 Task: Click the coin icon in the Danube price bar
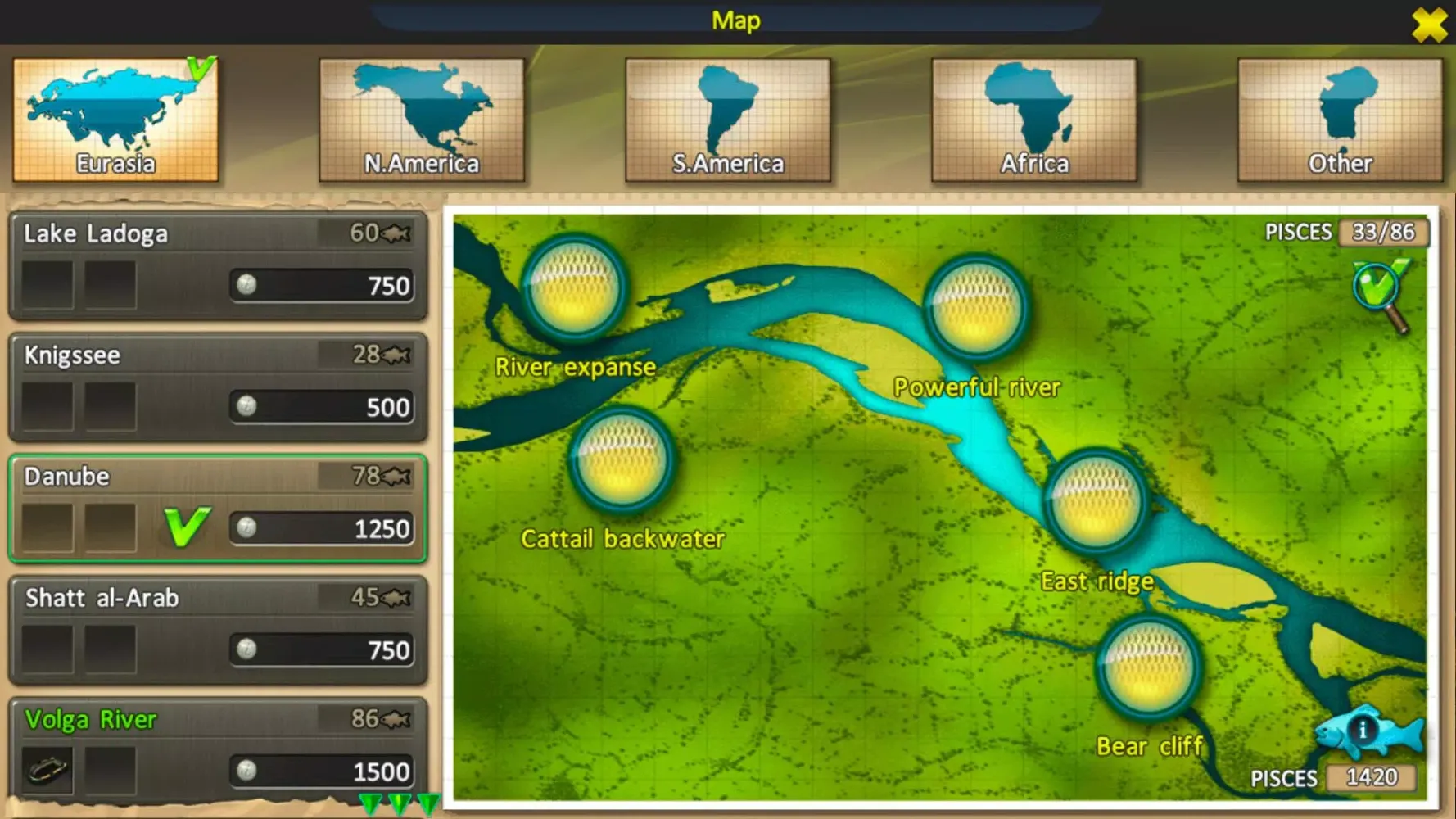(246, 529)
